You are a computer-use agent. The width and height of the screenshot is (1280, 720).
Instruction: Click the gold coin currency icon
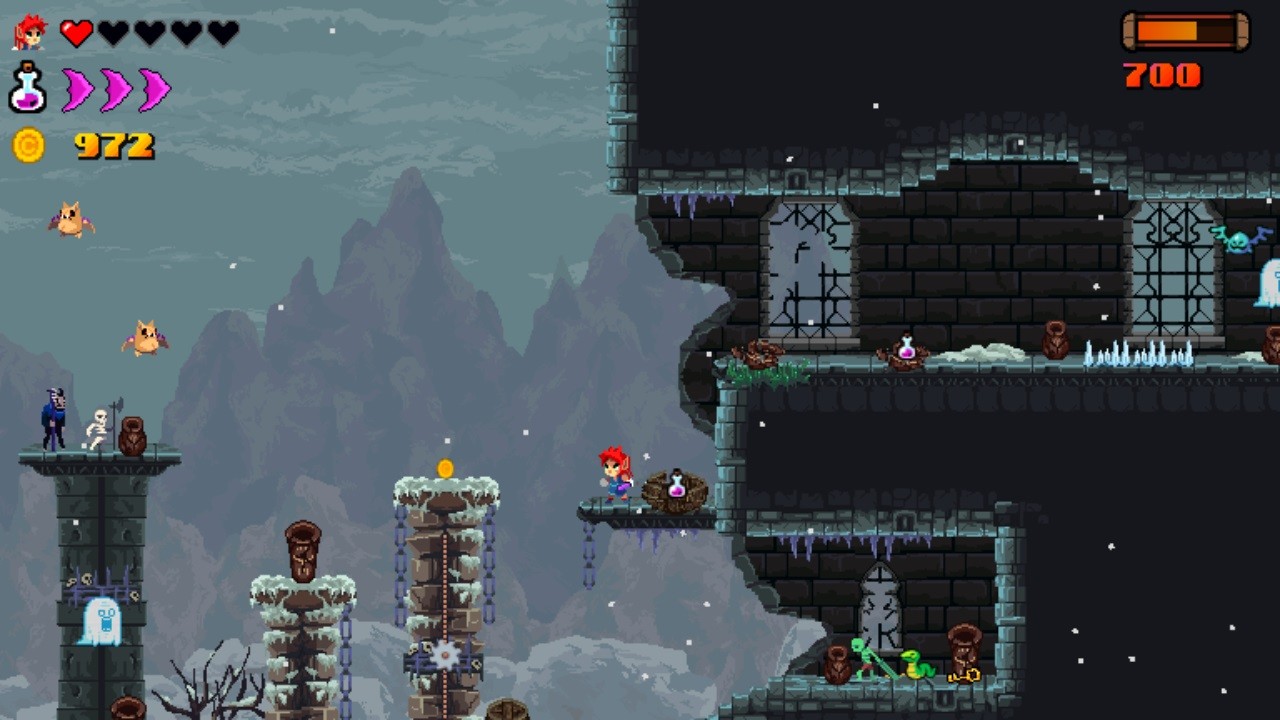(x=28, y=146)
